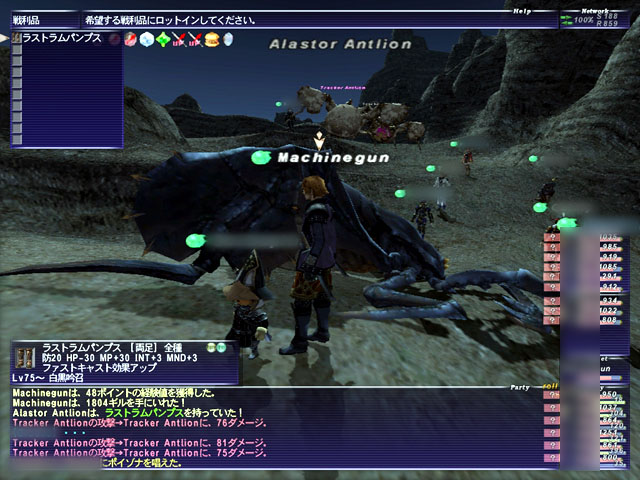The width and height of the screenshot is (640, 480).
Task: Click the item icon in the description box
Action: pyautogui.click(x=26, y=358)
